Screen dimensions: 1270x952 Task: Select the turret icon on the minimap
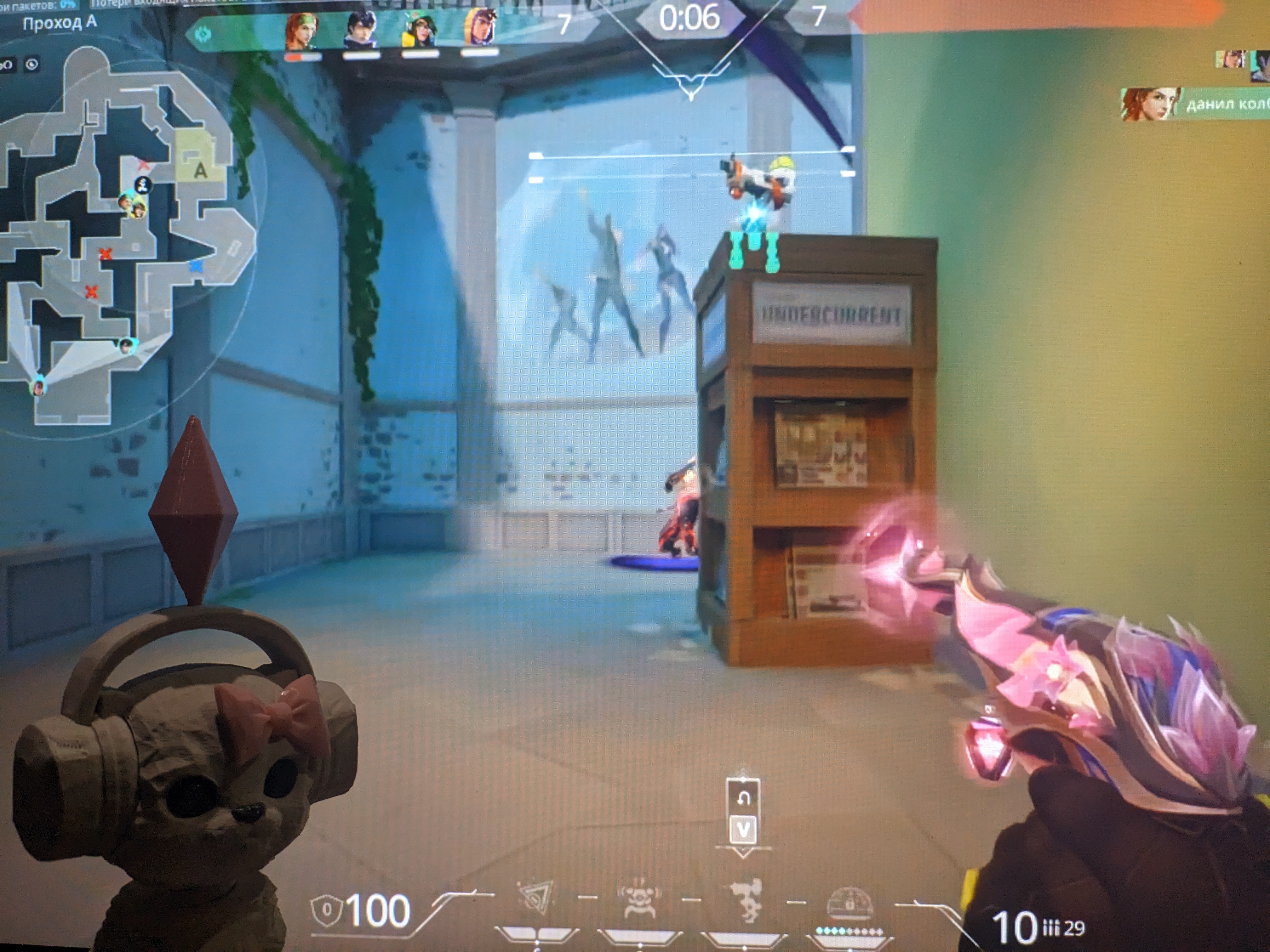(x=143, y=184)
